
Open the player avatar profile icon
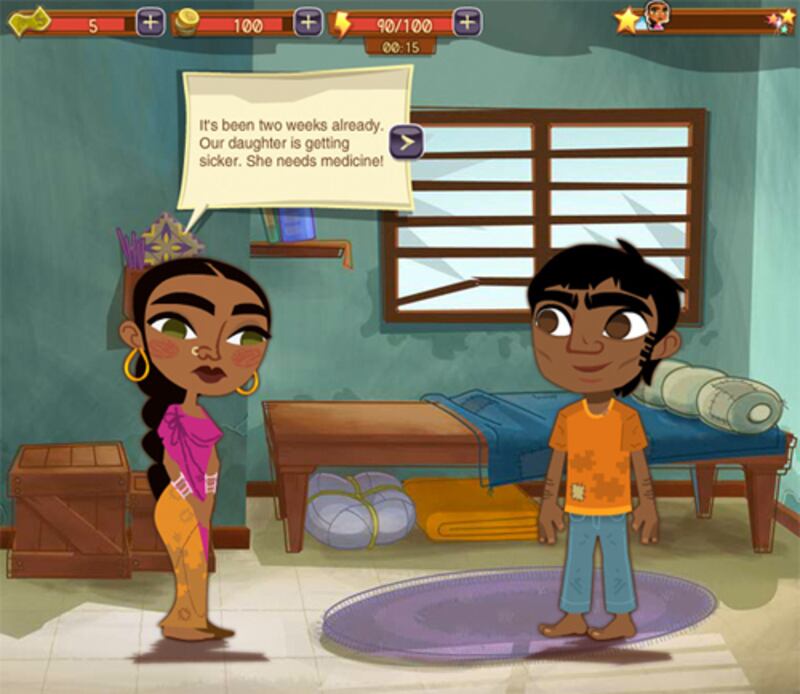tap(655, 16)
